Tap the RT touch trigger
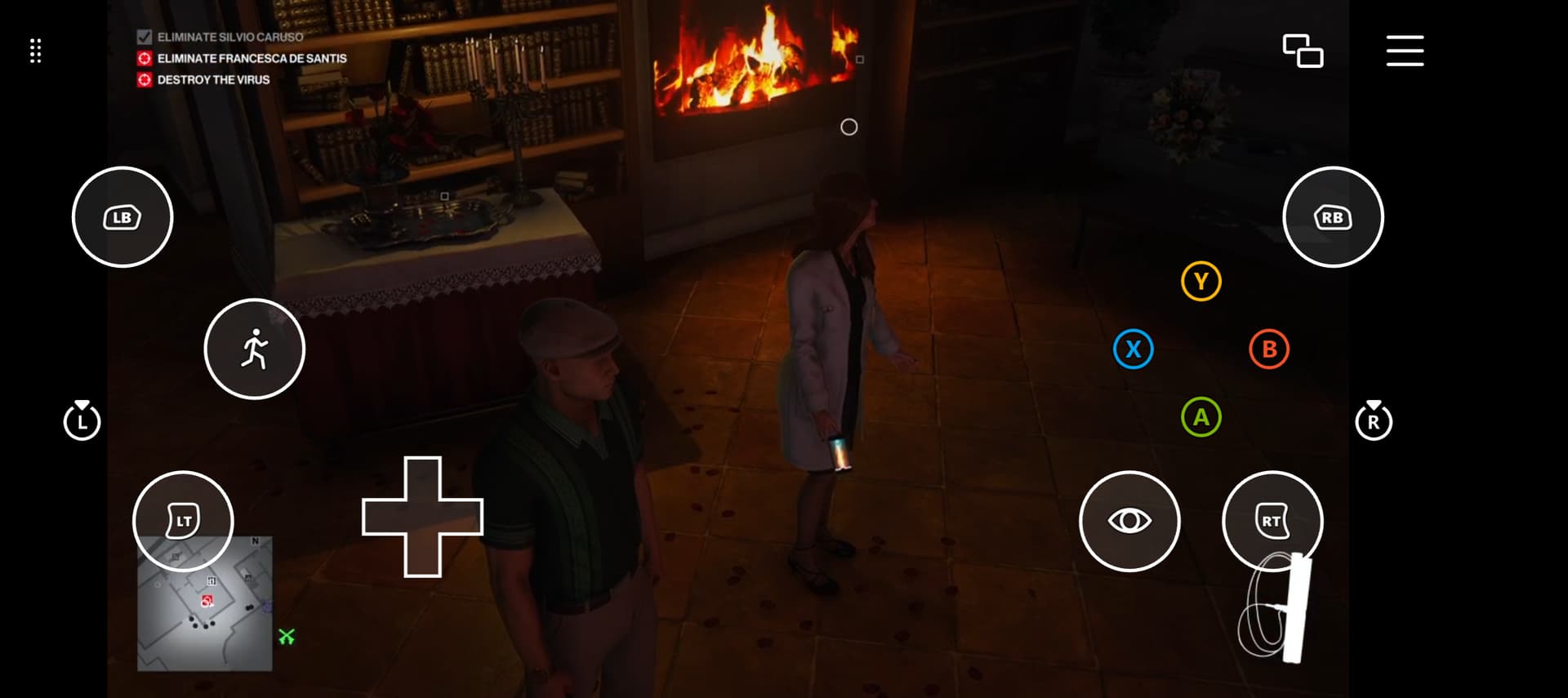 coord(1272,520)
